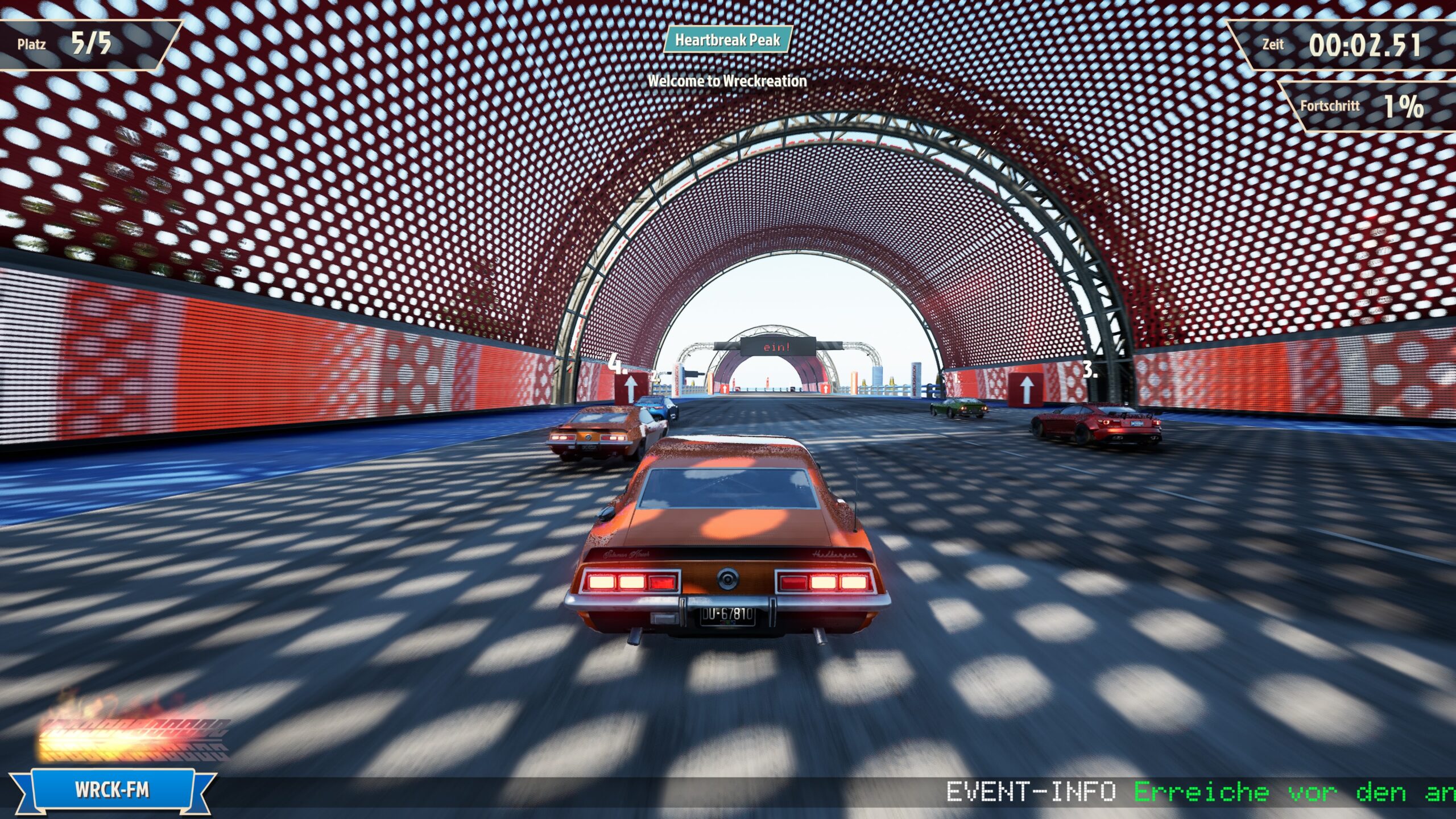This screenshot has width=1456, height=819.
Task: Open the WRCK-FM radio banner
Action: (113, 790)
